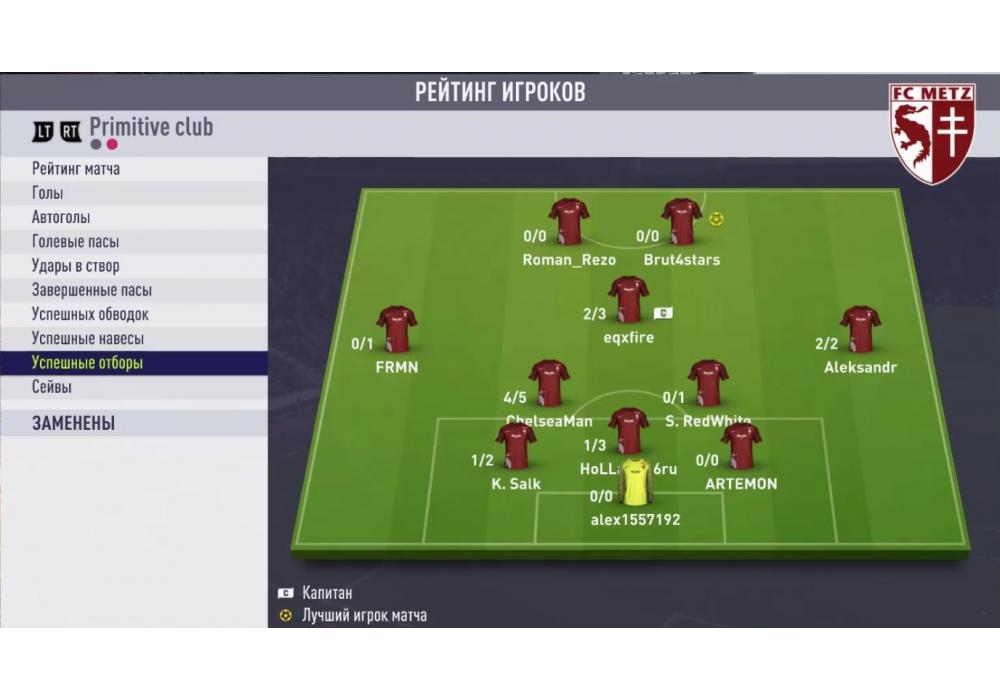This screenshot has width=1000, height=700.
Task: Choose the Голы stat entry
Action: click(x=47, y=193)
